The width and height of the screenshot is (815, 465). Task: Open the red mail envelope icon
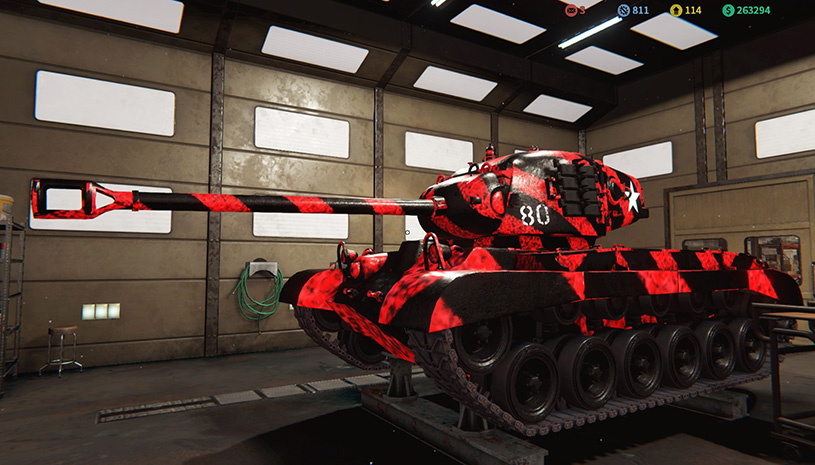coord(571,10)
